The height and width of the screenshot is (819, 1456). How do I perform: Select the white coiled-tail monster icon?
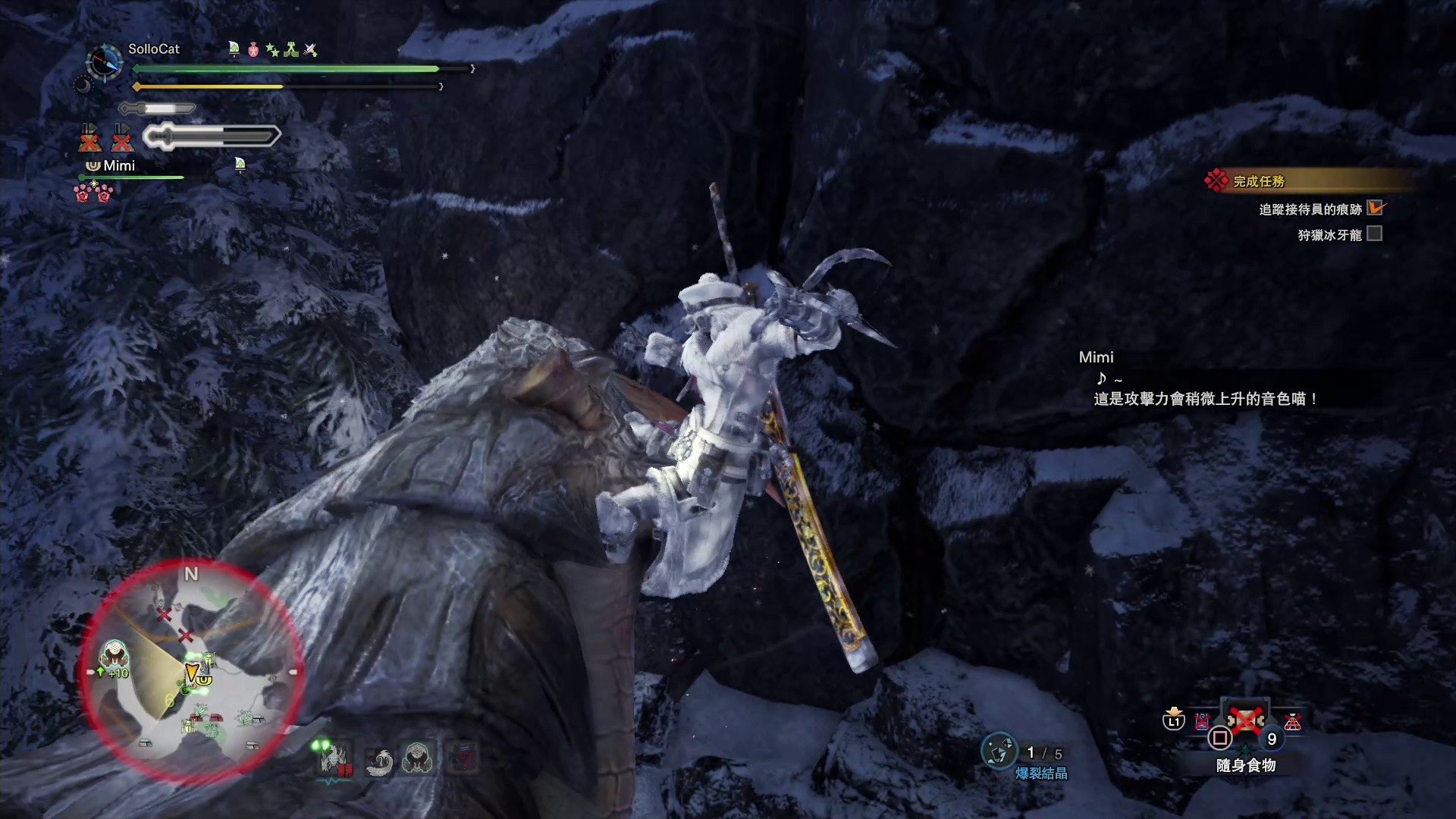(378, 760)
